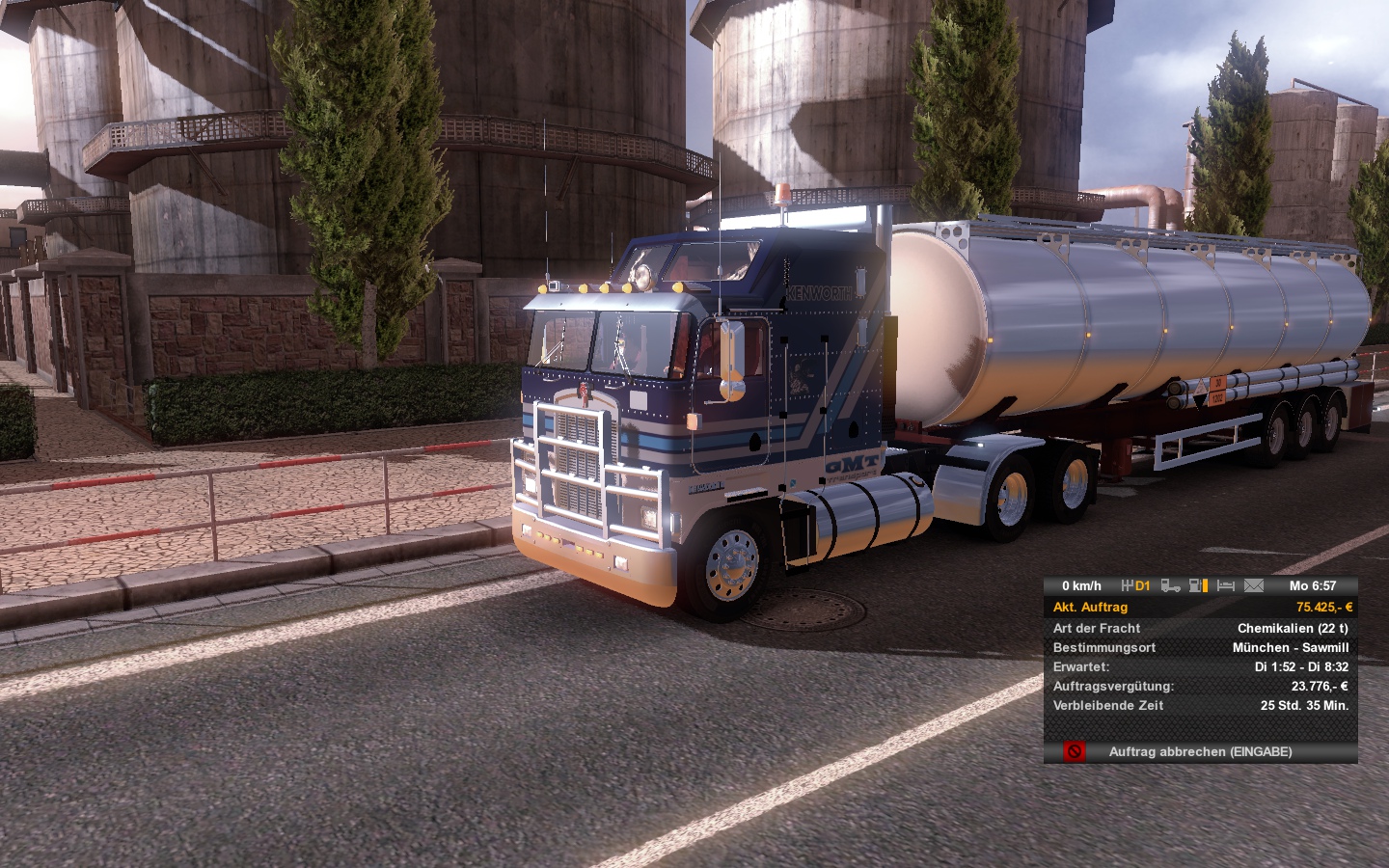The width and height of the screenshot is (1389, 868).
Task: Select the bed rest icon
Action: click(x=1226, y=585)
